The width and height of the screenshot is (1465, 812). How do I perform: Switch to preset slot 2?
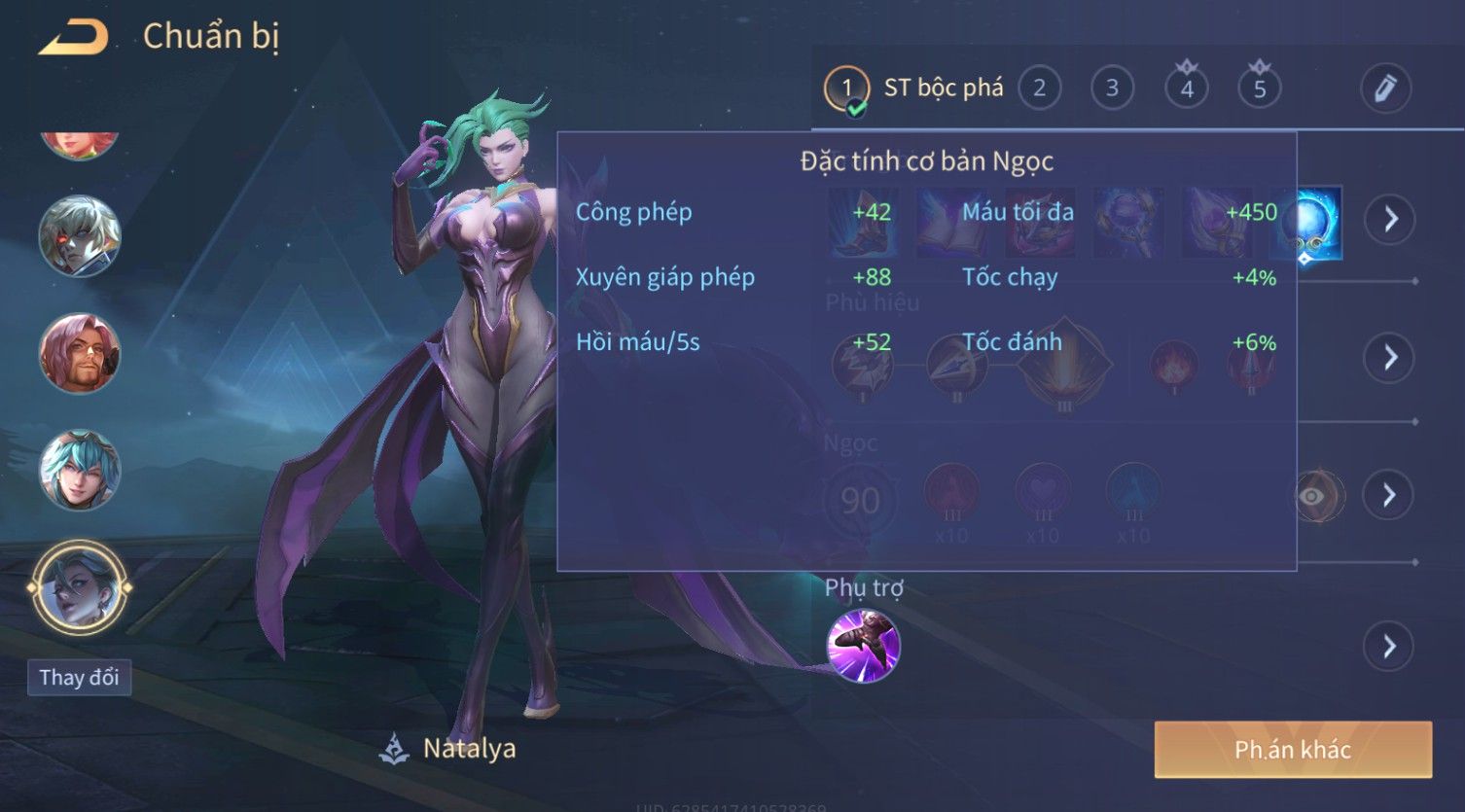click(x=1039, y=88)
